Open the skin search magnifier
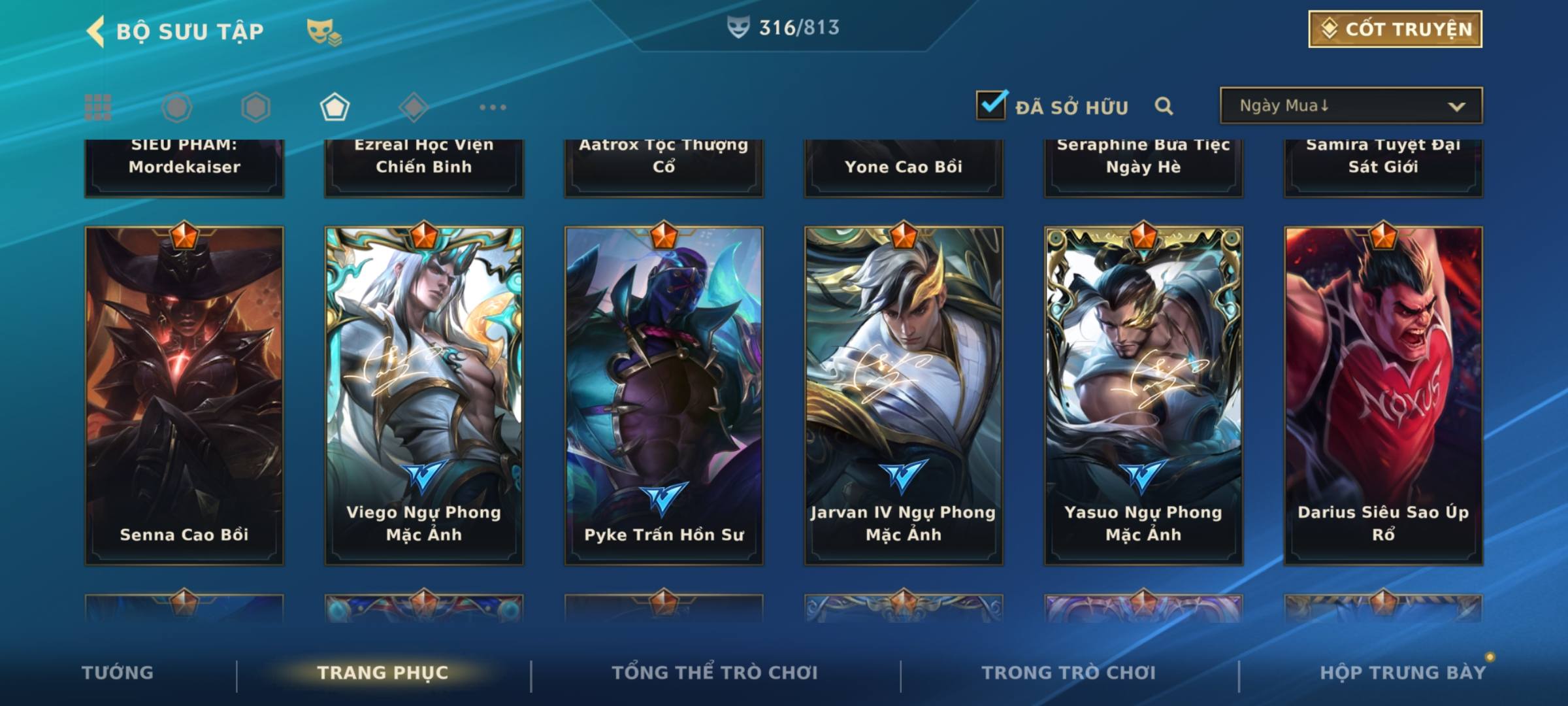The height and width of the screenshot is (706, 1568). click(x=1164, y=106)
